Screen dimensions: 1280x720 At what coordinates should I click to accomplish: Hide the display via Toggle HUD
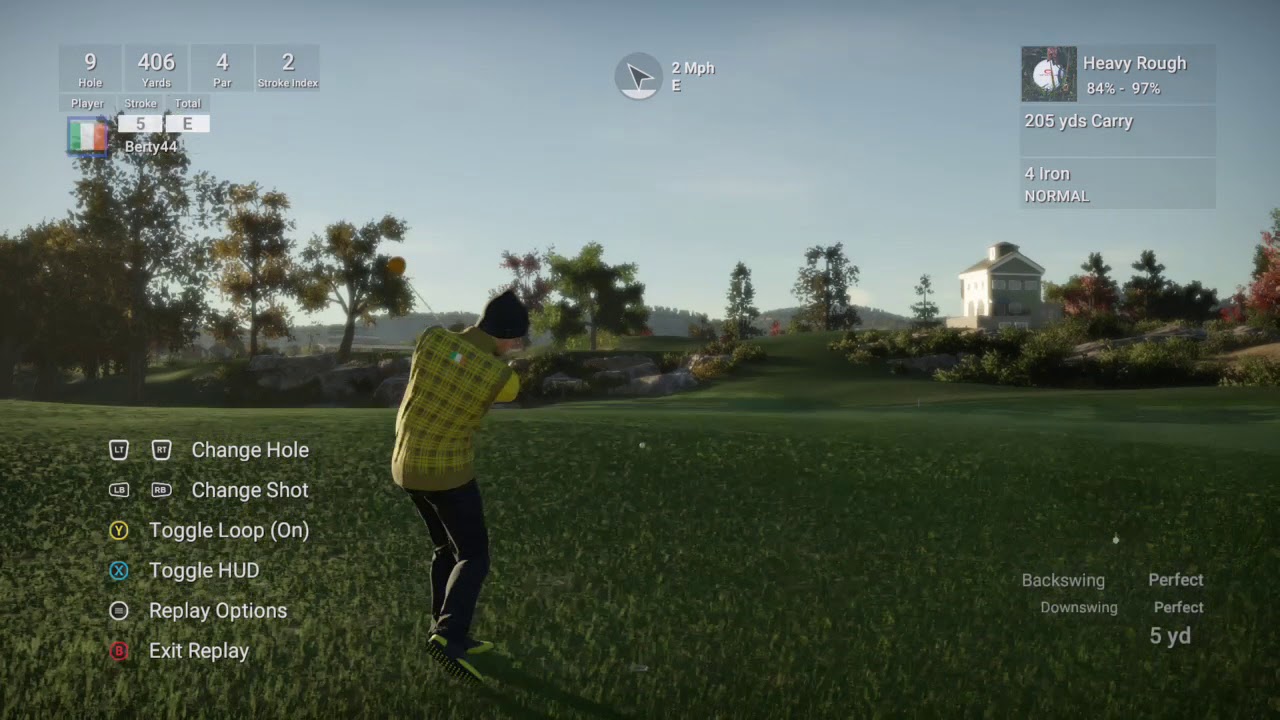203,570
